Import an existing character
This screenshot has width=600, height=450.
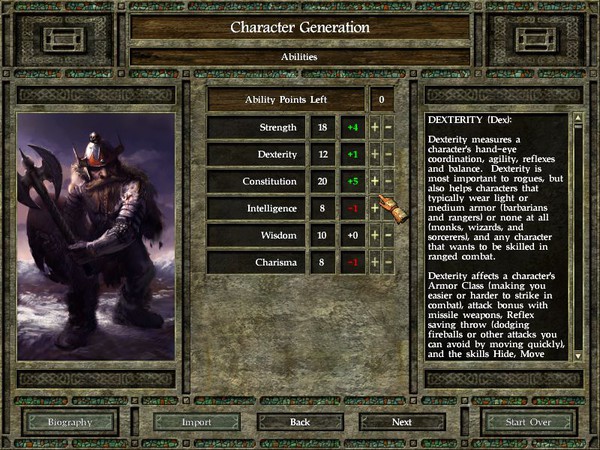click(196, 422)
